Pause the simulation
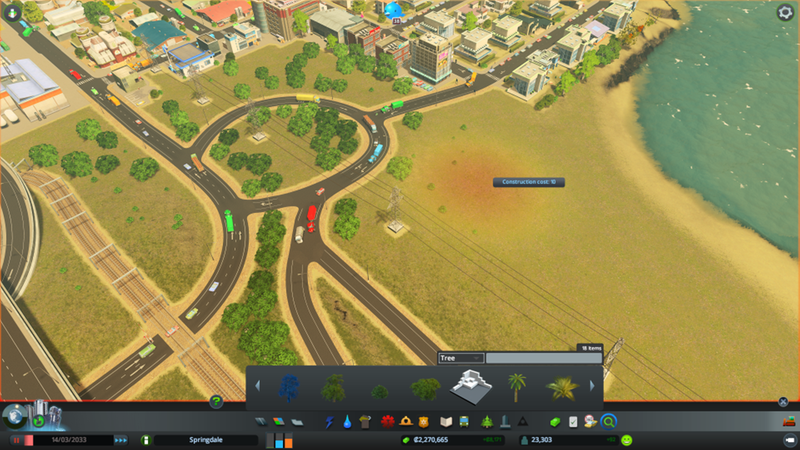 click(16, 440)
